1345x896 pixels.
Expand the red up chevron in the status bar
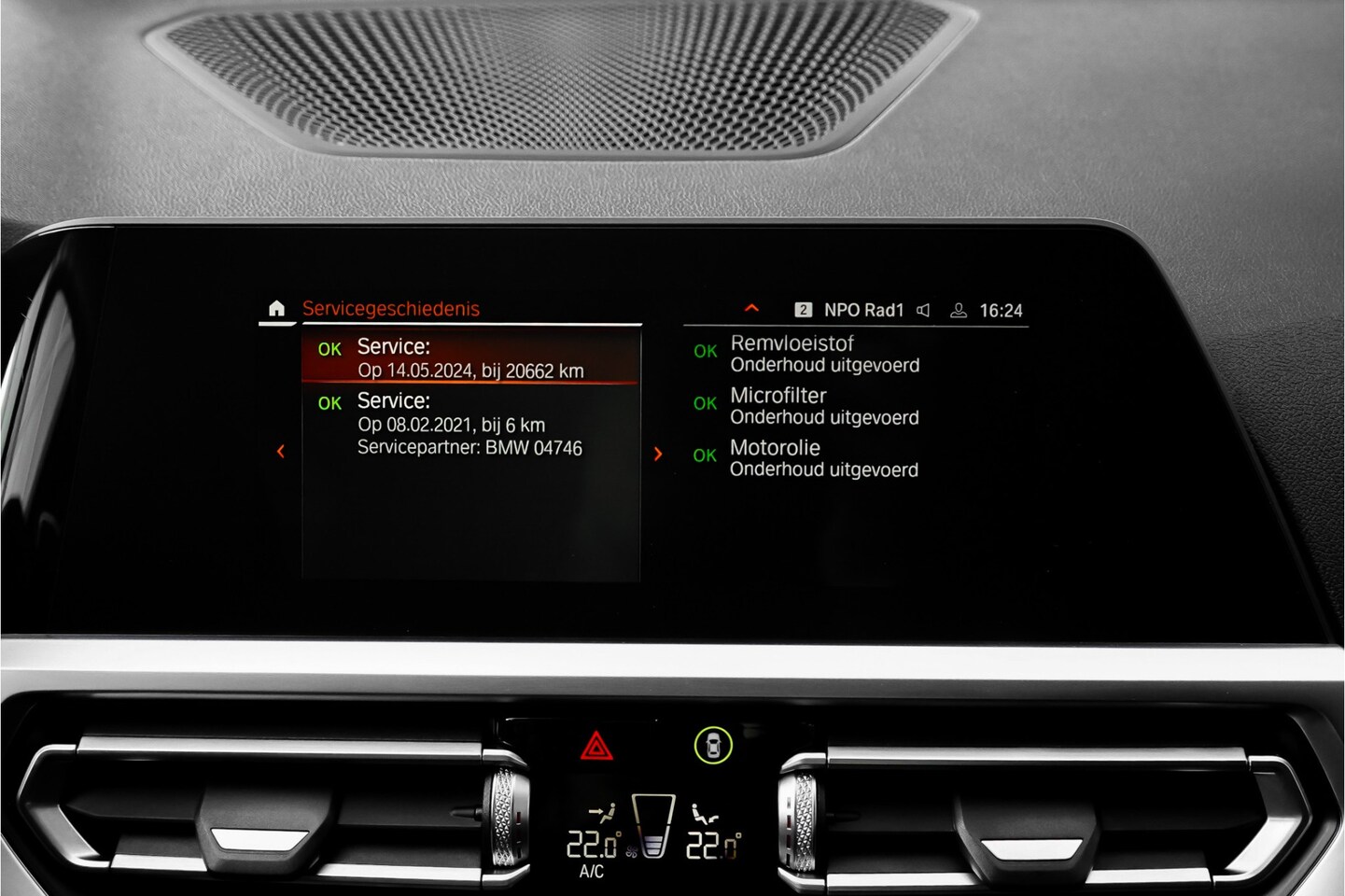751,309
